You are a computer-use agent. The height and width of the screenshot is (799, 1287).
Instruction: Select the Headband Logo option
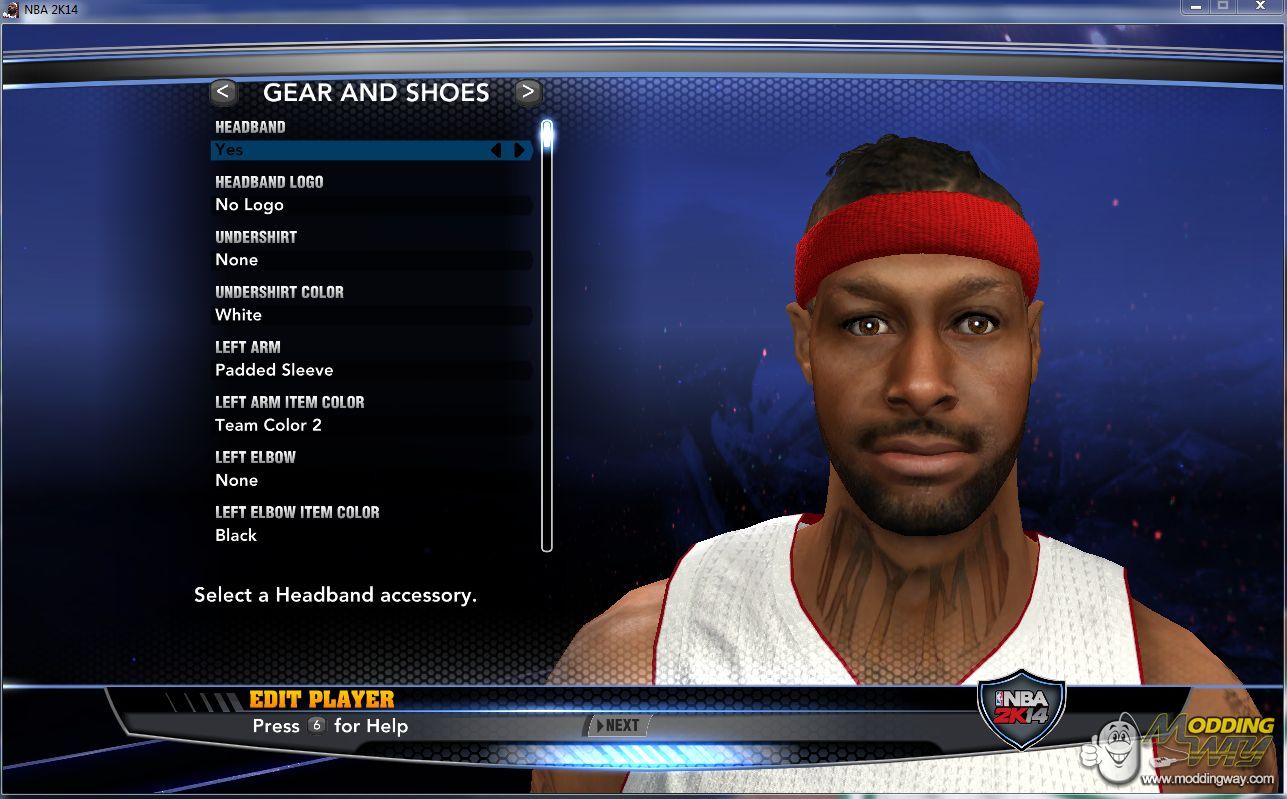[370, 205]
